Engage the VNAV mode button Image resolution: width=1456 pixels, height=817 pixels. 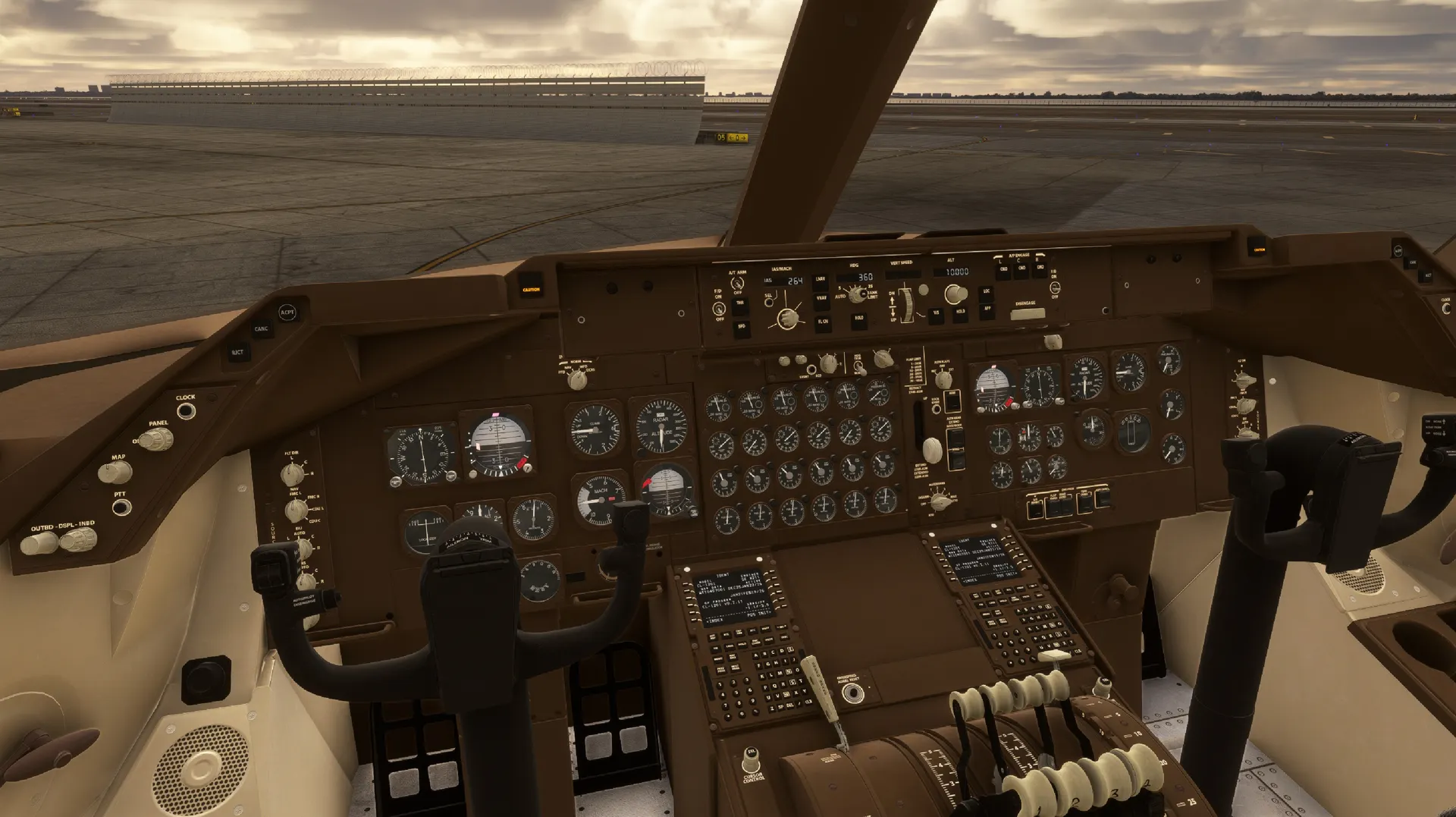click(821, 300)
